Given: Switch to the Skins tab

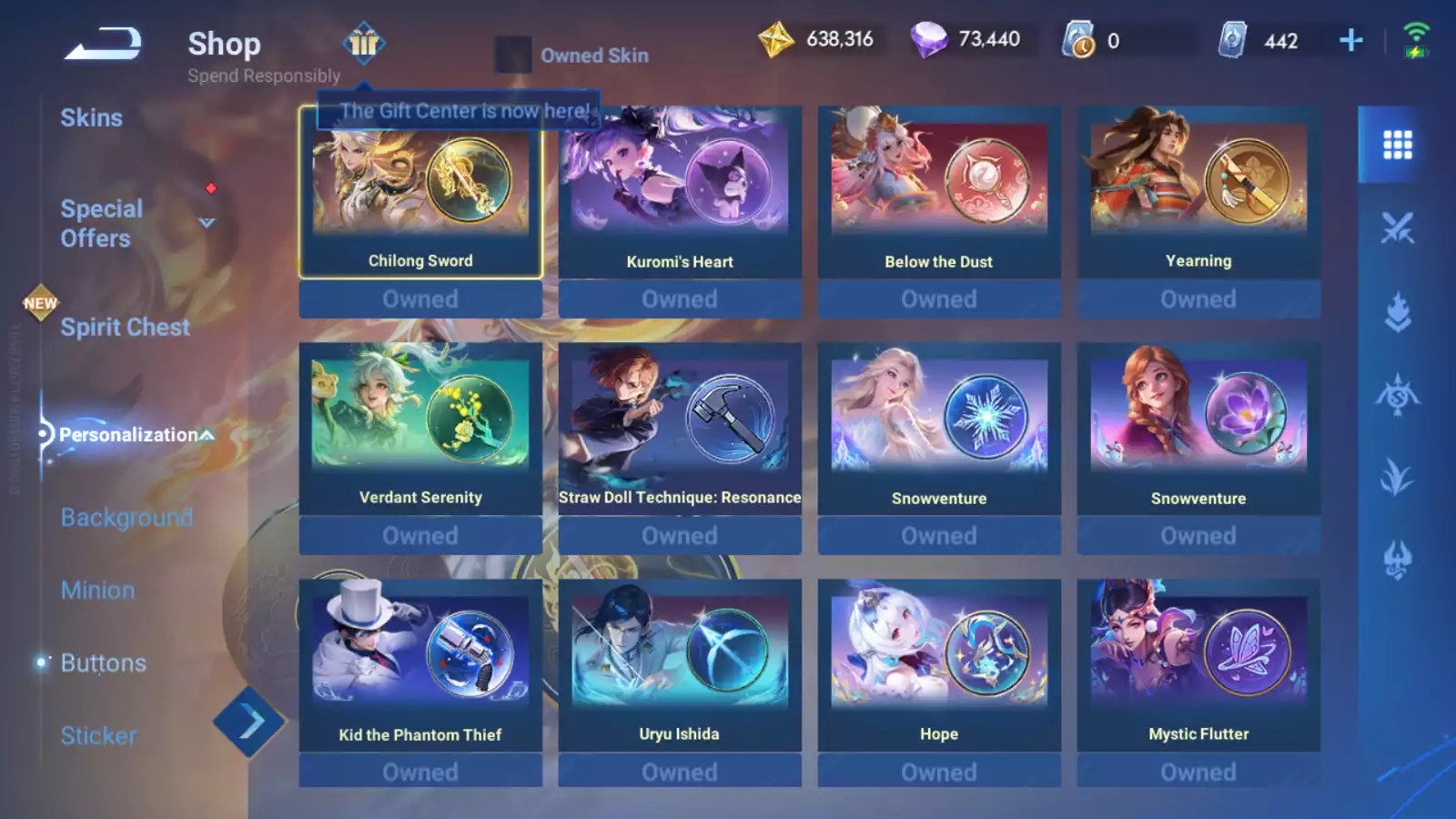Looking at the screenshot, I should point(92,117).
